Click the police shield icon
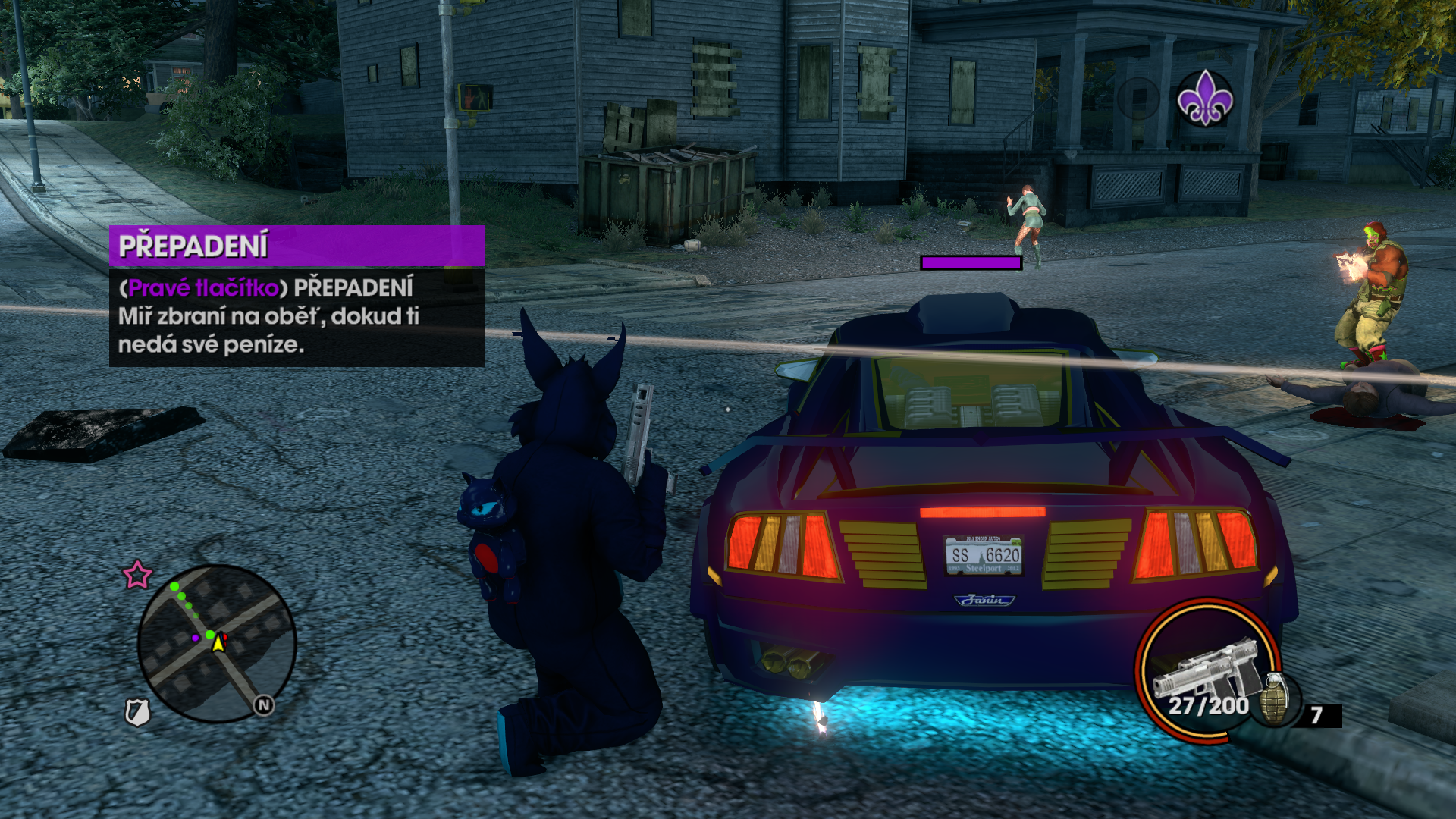Screen dimensions: 1456x819 click(137, 712)
